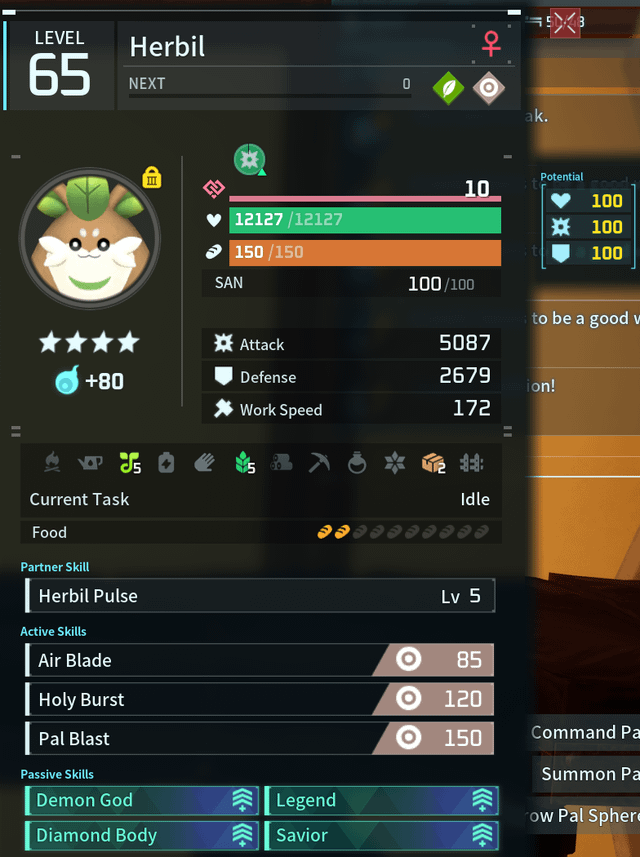Click the green buff icon above the health bar

tap(249, 158)
